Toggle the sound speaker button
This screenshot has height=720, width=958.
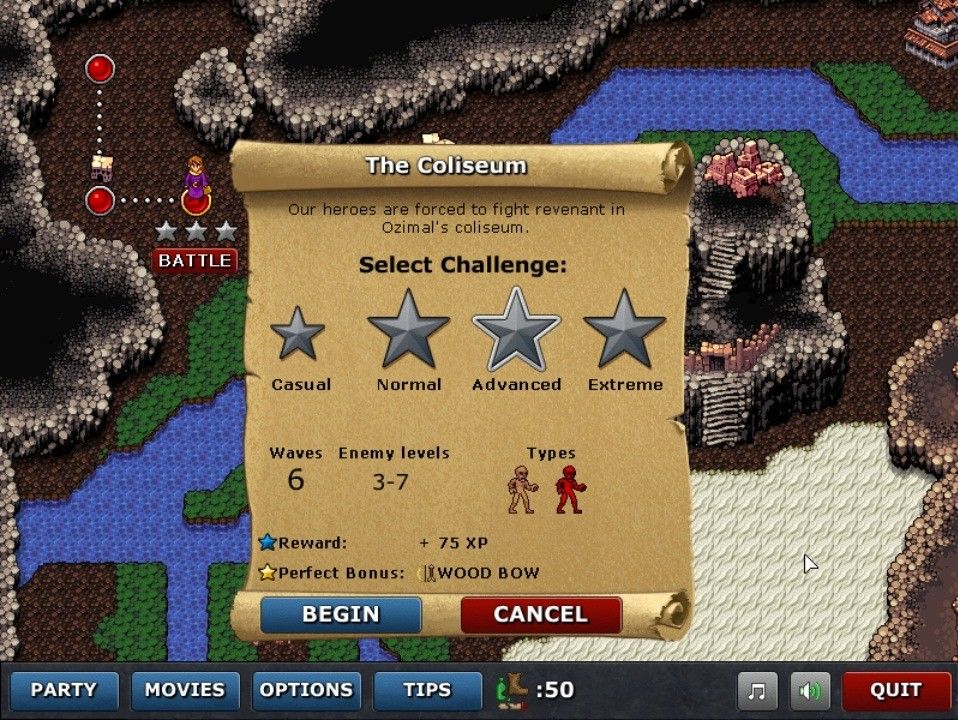[810, 690]
